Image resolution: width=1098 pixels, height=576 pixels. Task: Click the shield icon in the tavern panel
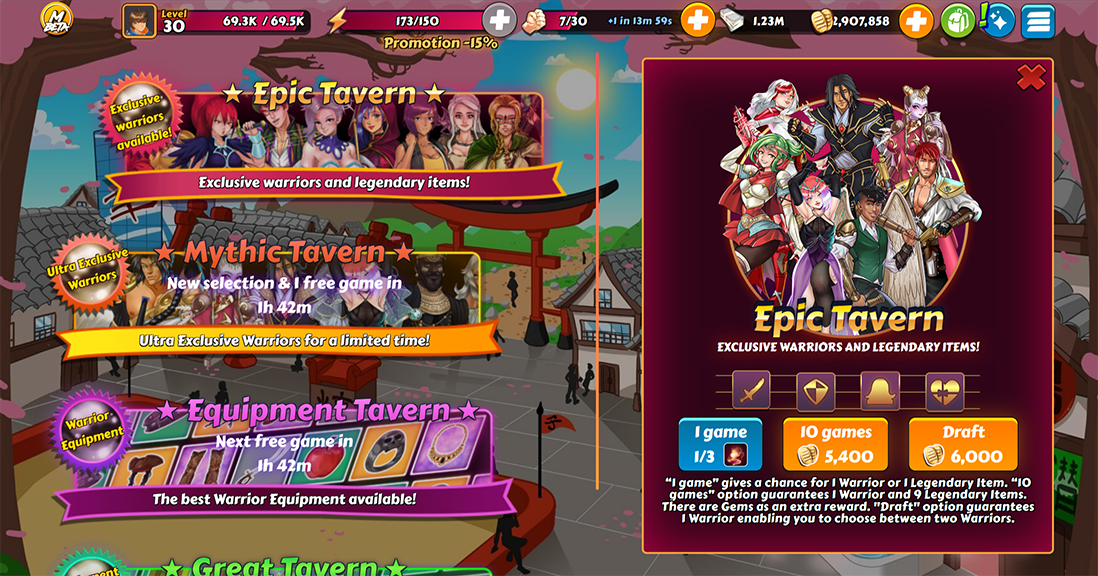click(815, 390)
